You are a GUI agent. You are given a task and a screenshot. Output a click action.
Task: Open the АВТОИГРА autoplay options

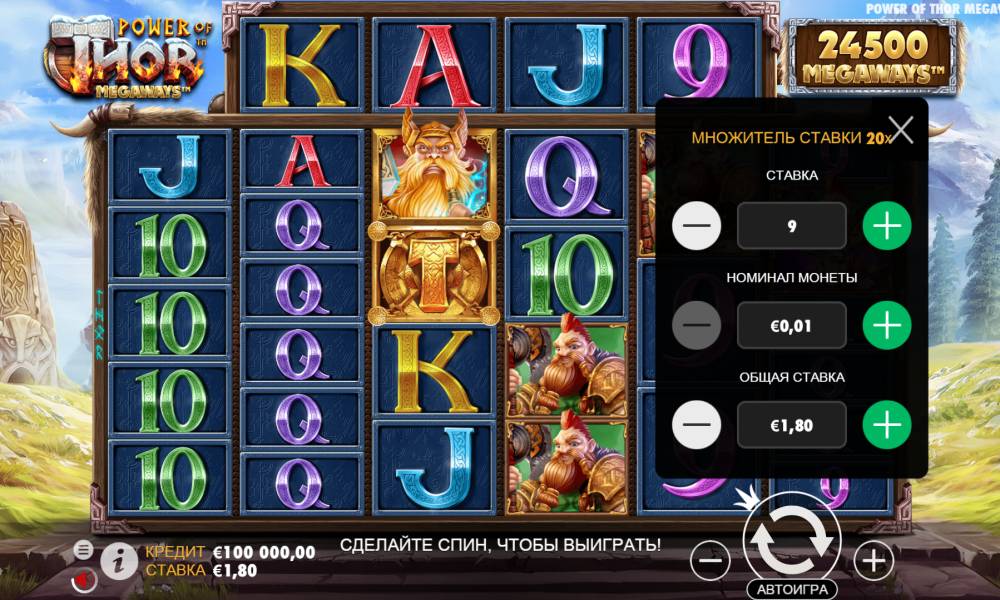point(791,589)
